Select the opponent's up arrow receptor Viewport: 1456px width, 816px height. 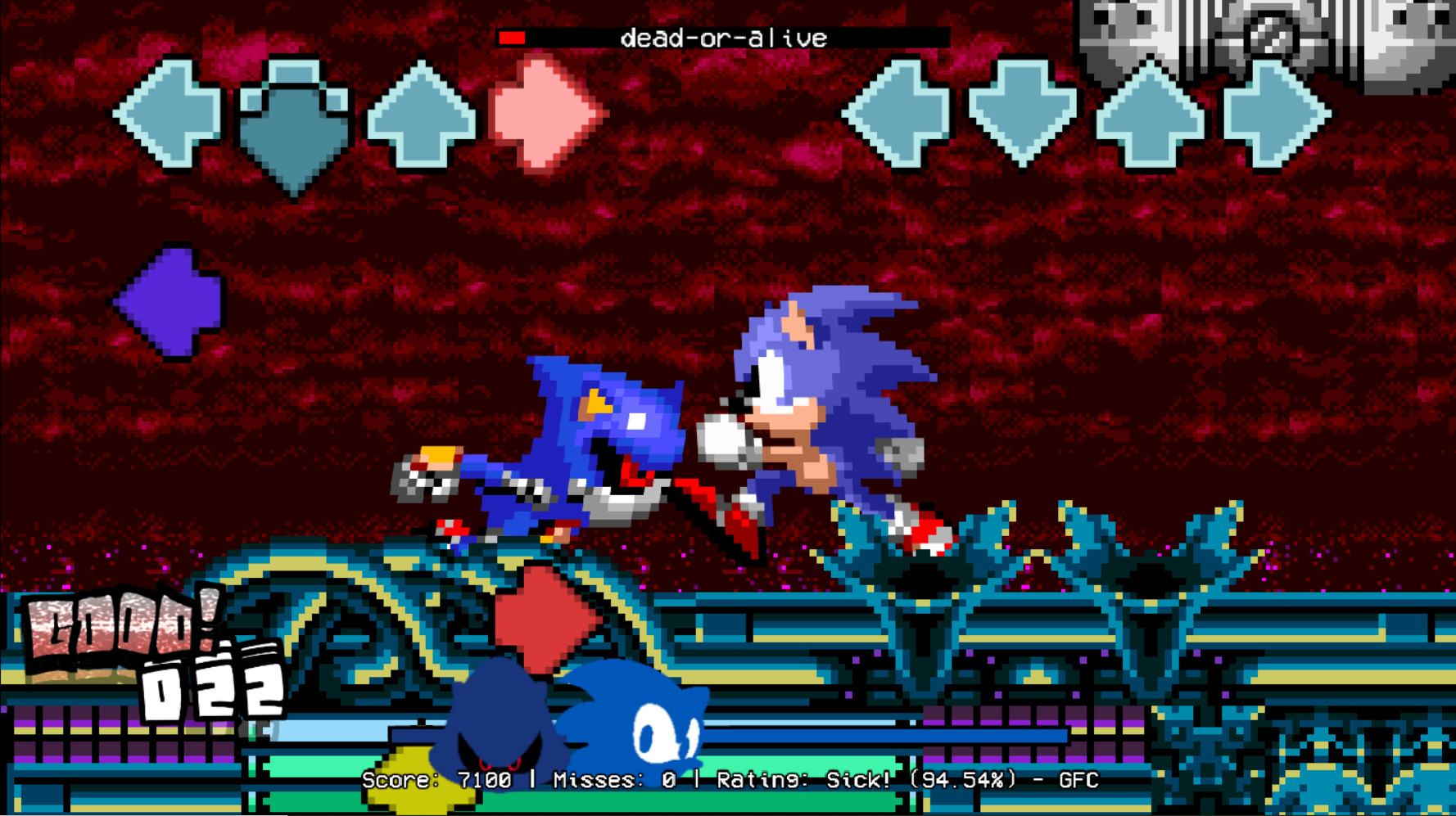[422, 115]
